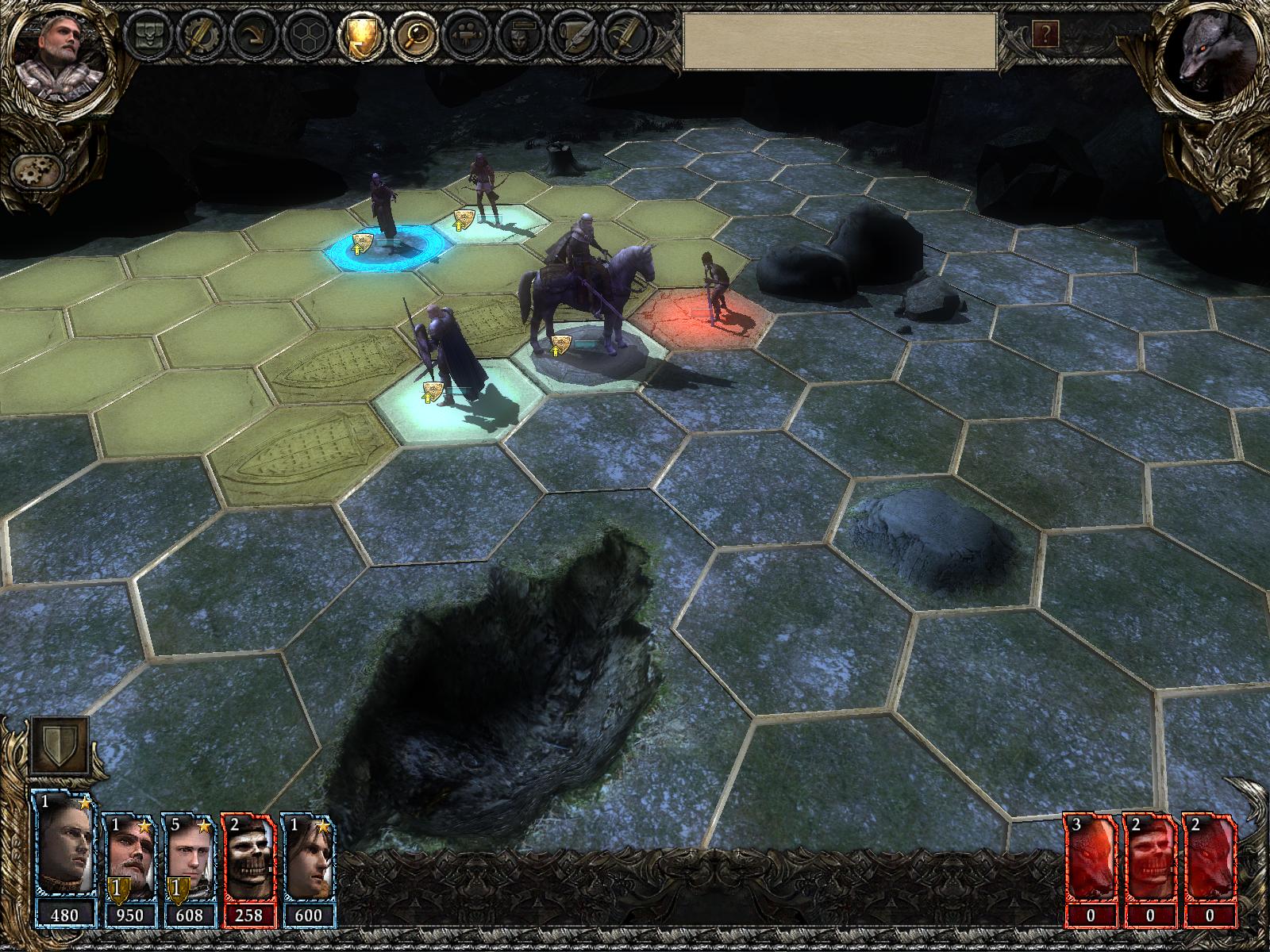Select the unit card showing 480
The width and height of the screenshot is (1270, 952).
tap(64, 861)
